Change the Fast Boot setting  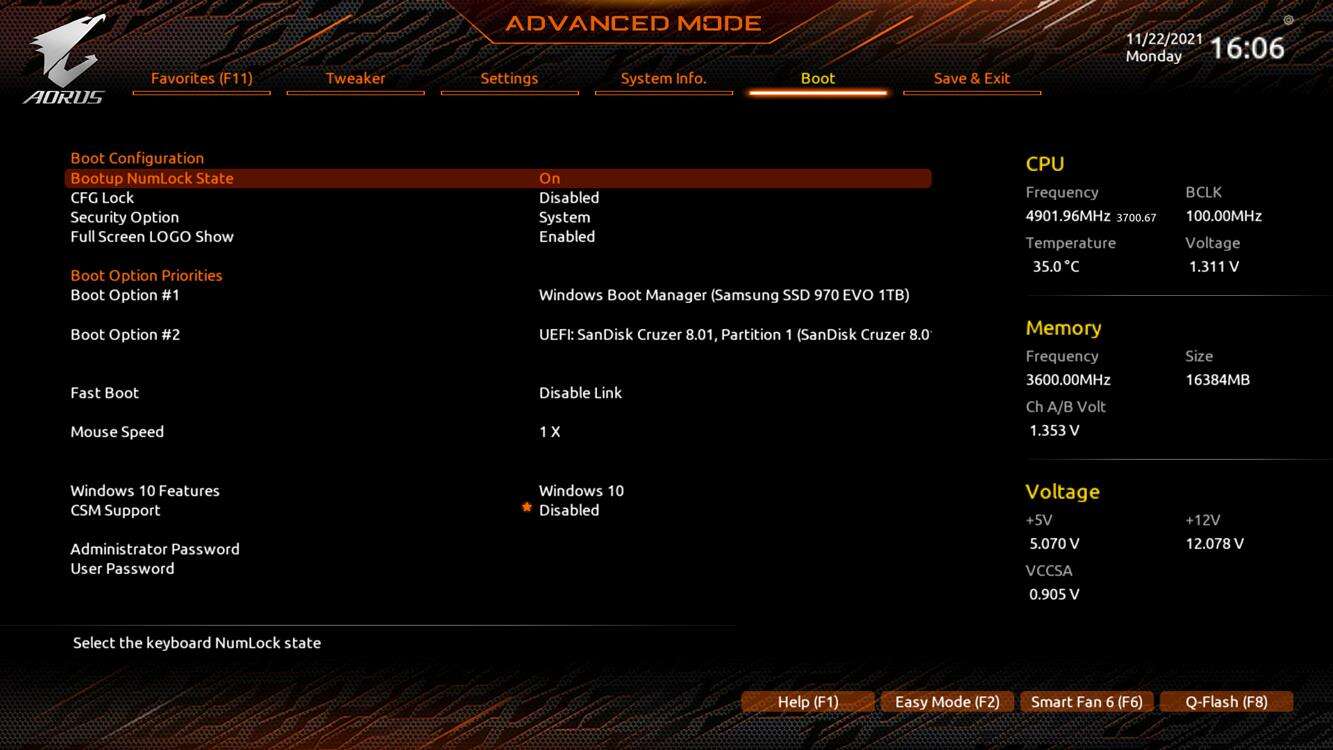point(580,393)
